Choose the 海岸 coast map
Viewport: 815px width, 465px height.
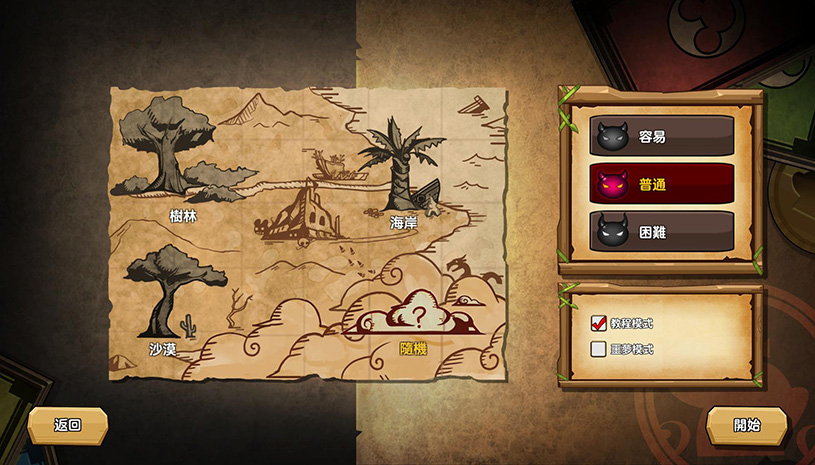(400, 170)
